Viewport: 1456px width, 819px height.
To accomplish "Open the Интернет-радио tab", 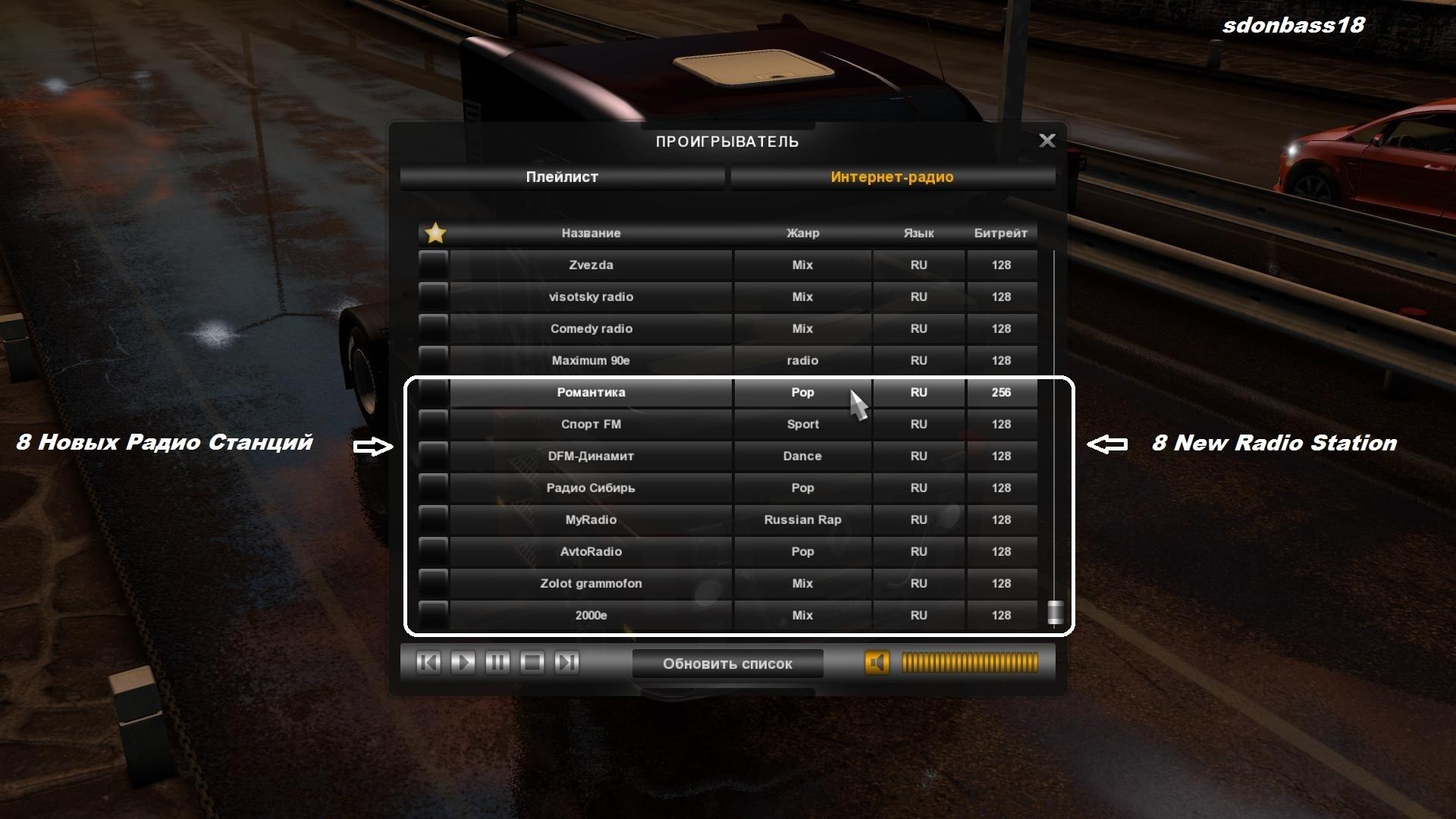I will 892,177.
